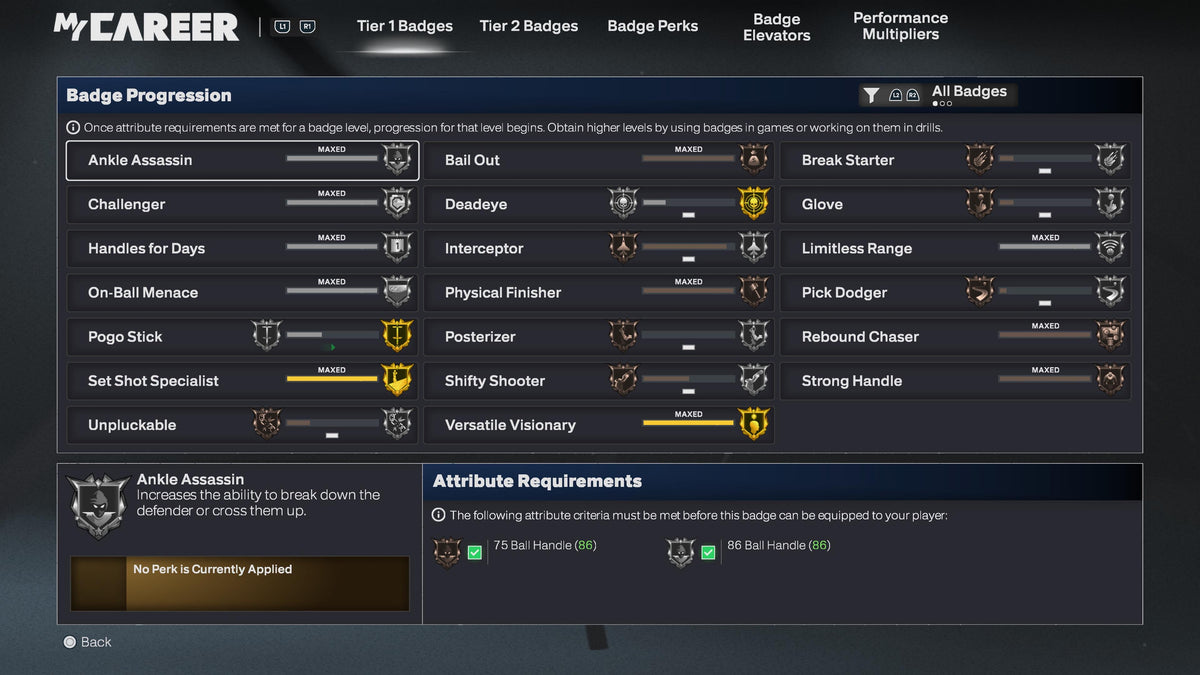The image size is (1200, 675).
Task: Select the Deadeye badge row
Action: click(x=598, y=204)
